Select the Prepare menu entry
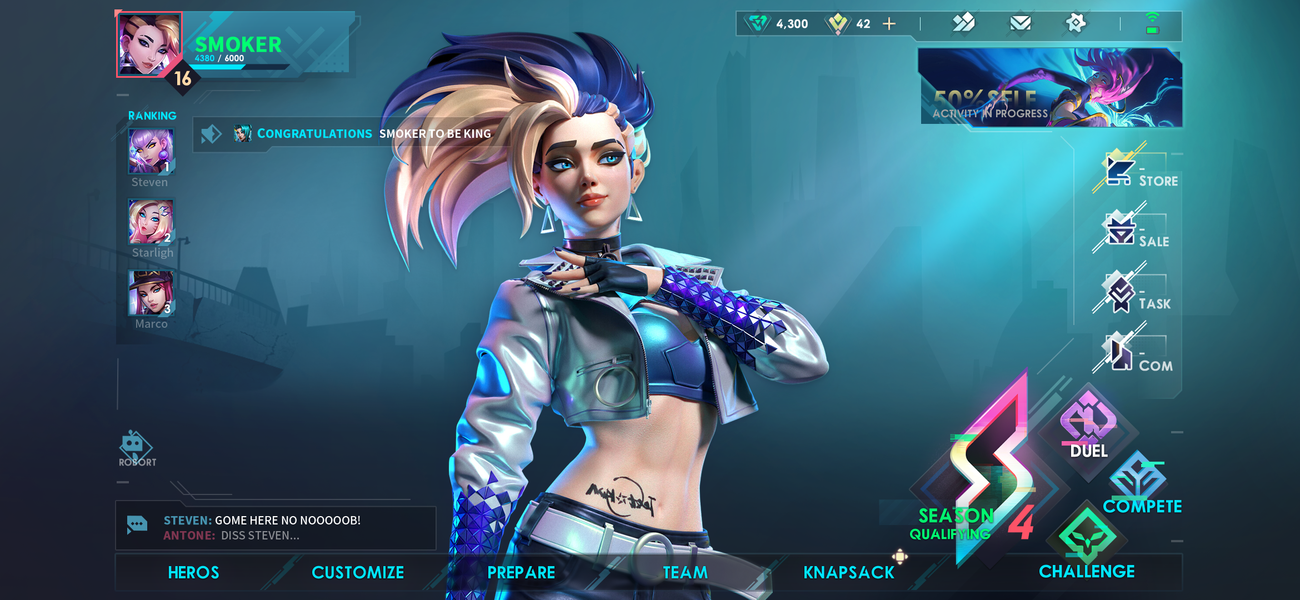Screen dimensions: 1300x600 521,572
